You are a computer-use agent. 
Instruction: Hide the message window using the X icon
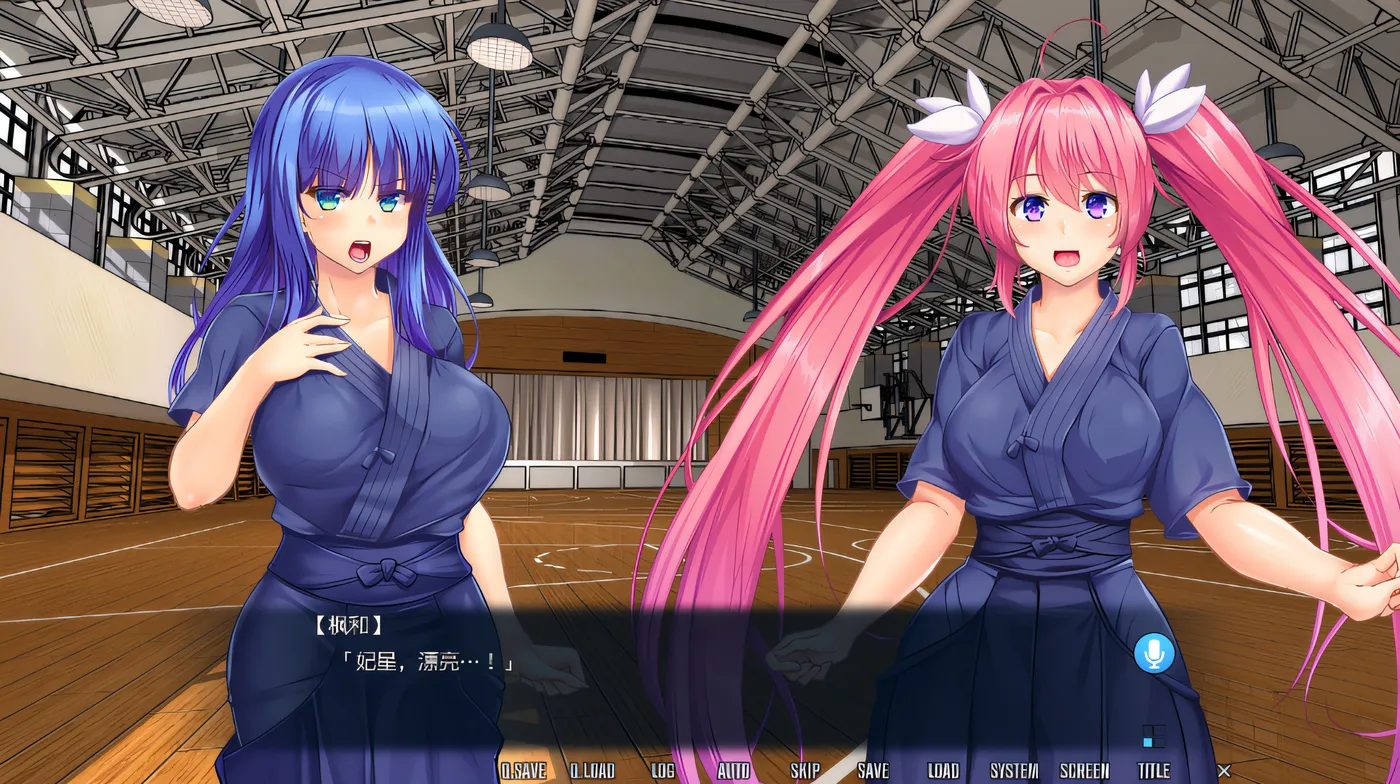(1224, 771)
